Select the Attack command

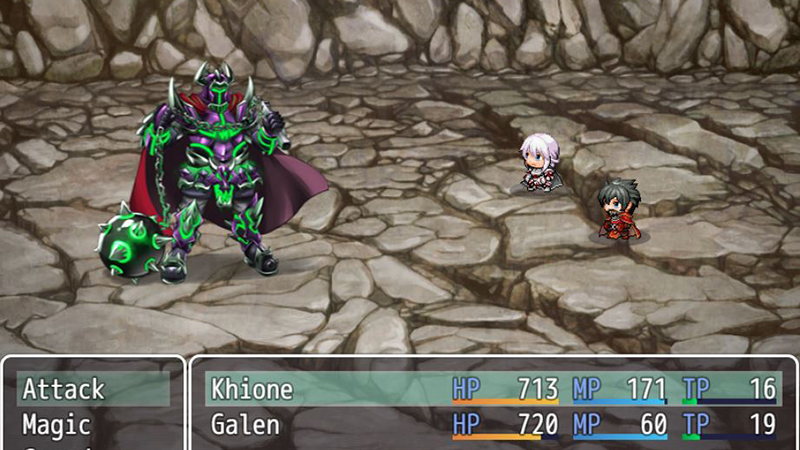coord(92,388)
